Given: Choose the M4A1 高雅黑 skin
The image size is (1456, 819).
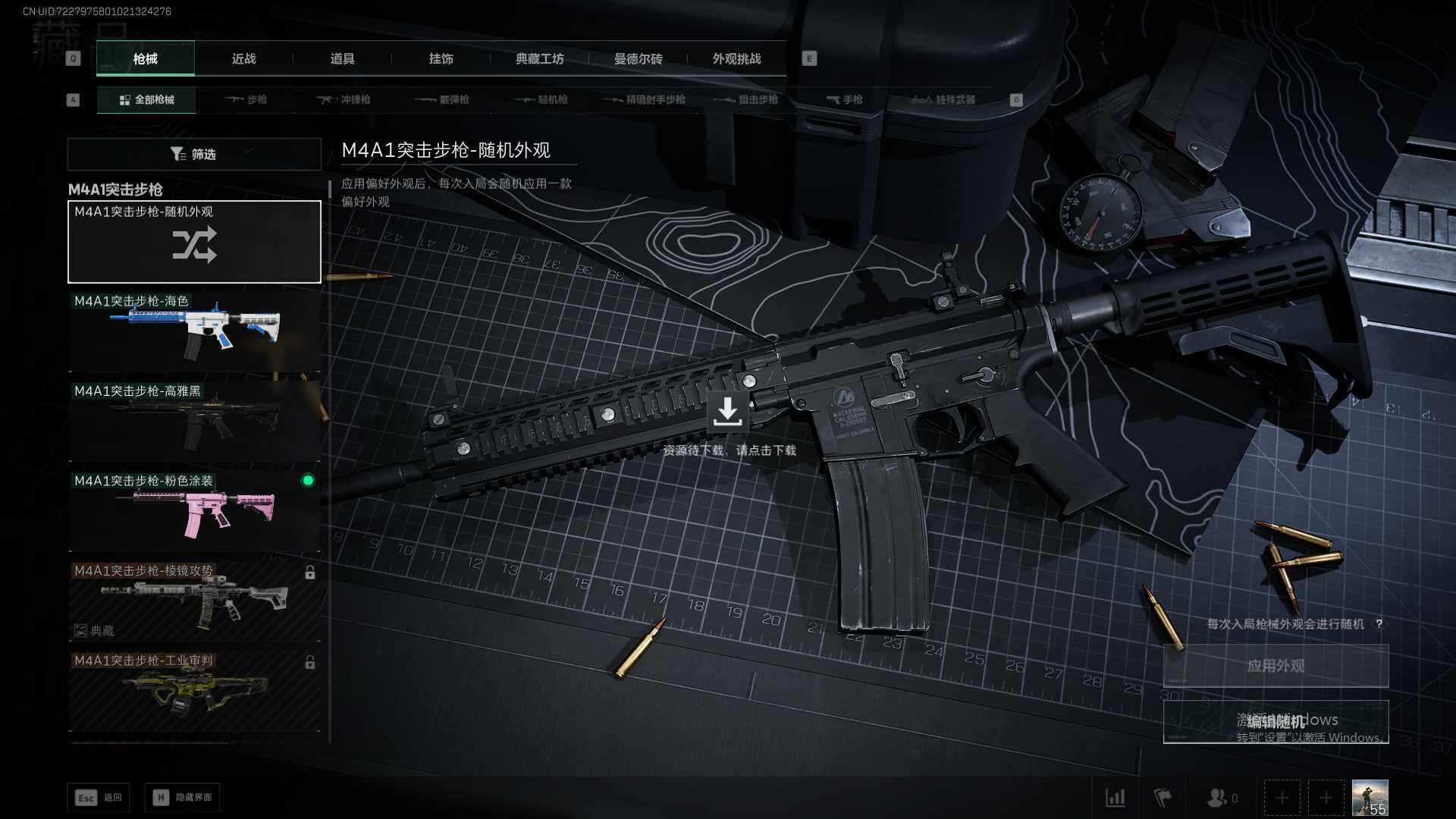Looking at the screenshot, I should [x=194, y=421].
